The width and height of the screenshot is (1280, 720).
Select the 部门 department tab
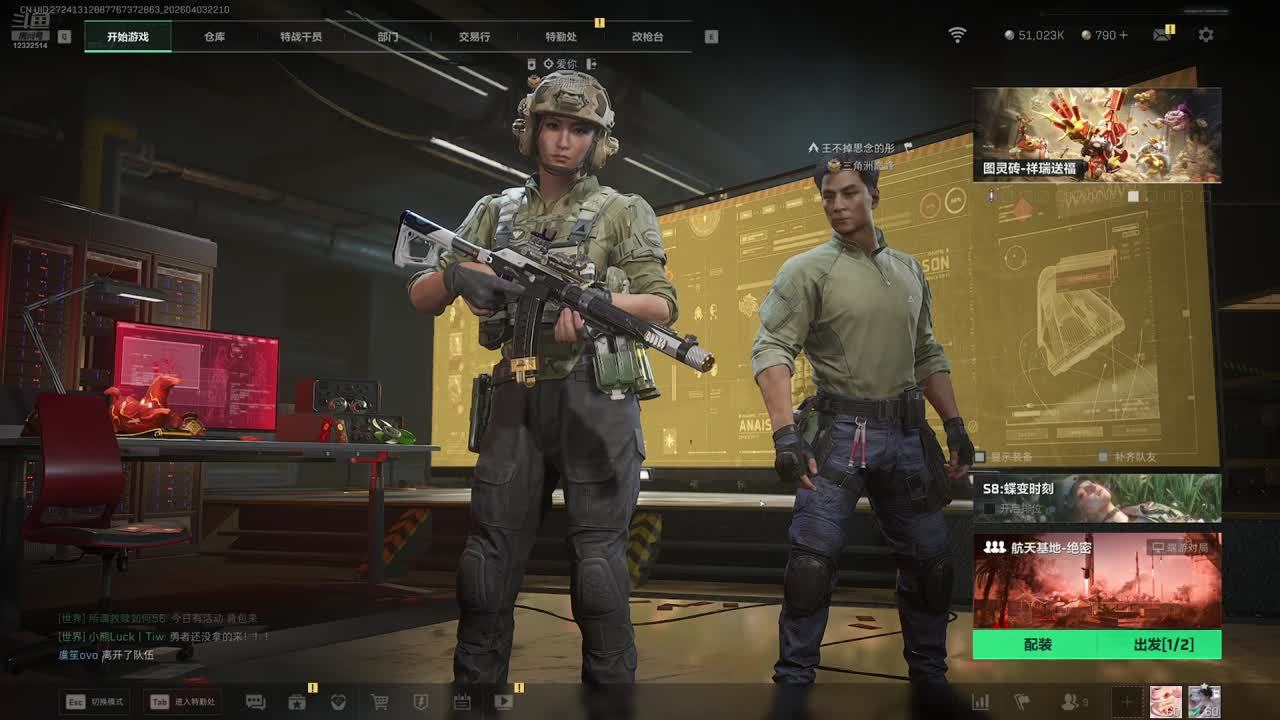point(388,37)
